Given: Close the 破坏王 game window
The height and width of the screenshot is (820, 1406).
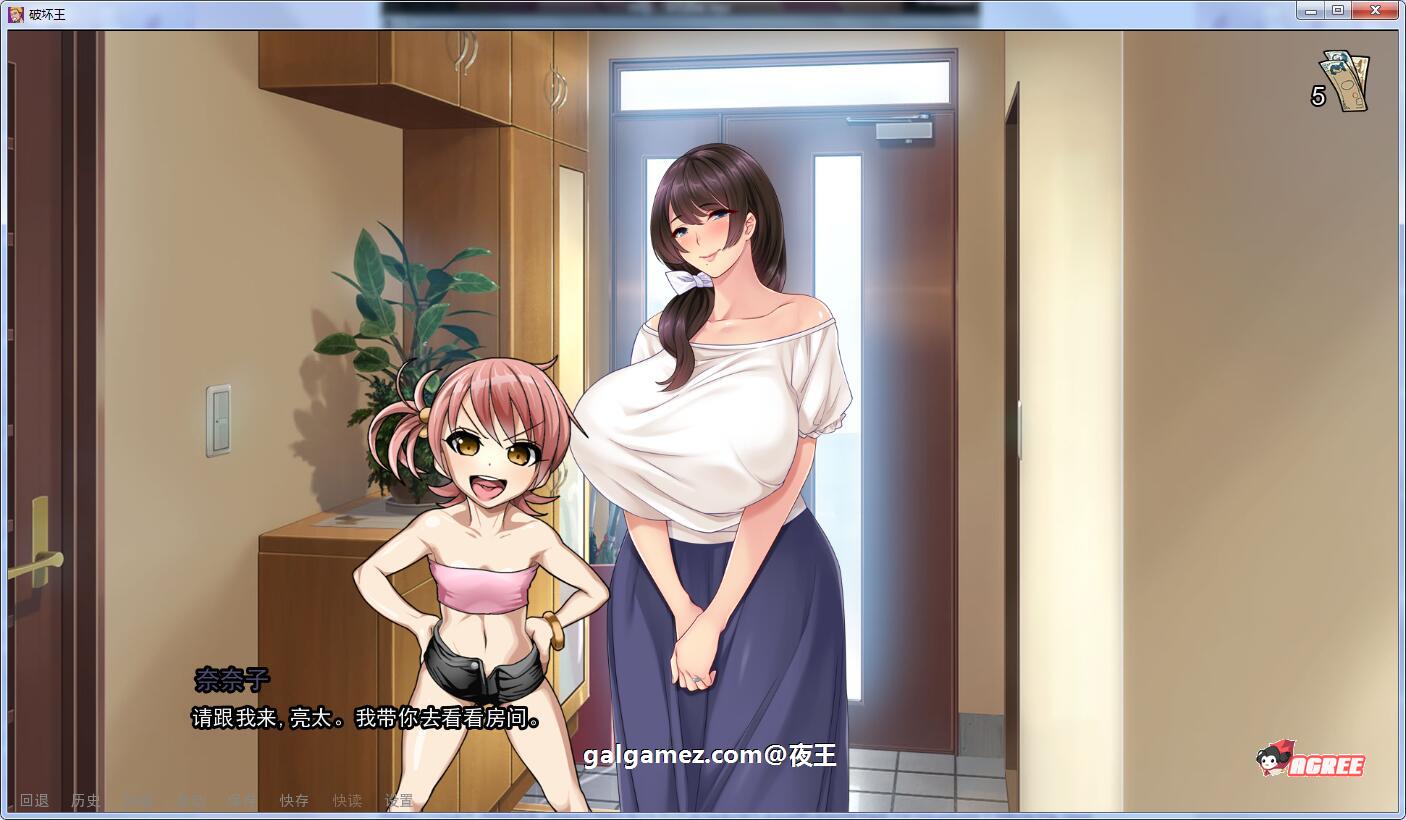Looking at the screenshot, I should click(x=1374, y=10).
